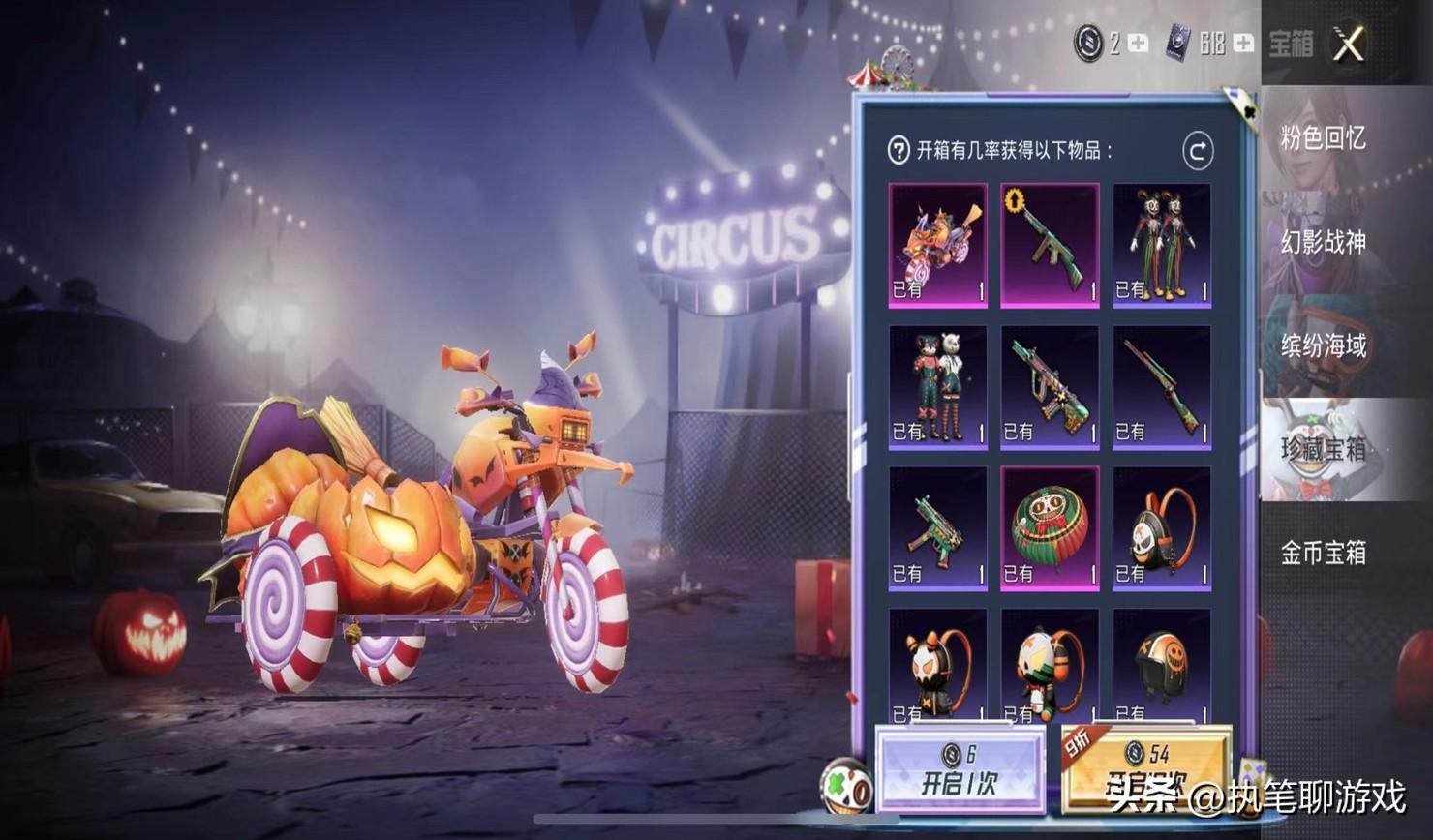1433x840 pixels.
Task: Pick the green and red parachute reward
Action: 1050,528
